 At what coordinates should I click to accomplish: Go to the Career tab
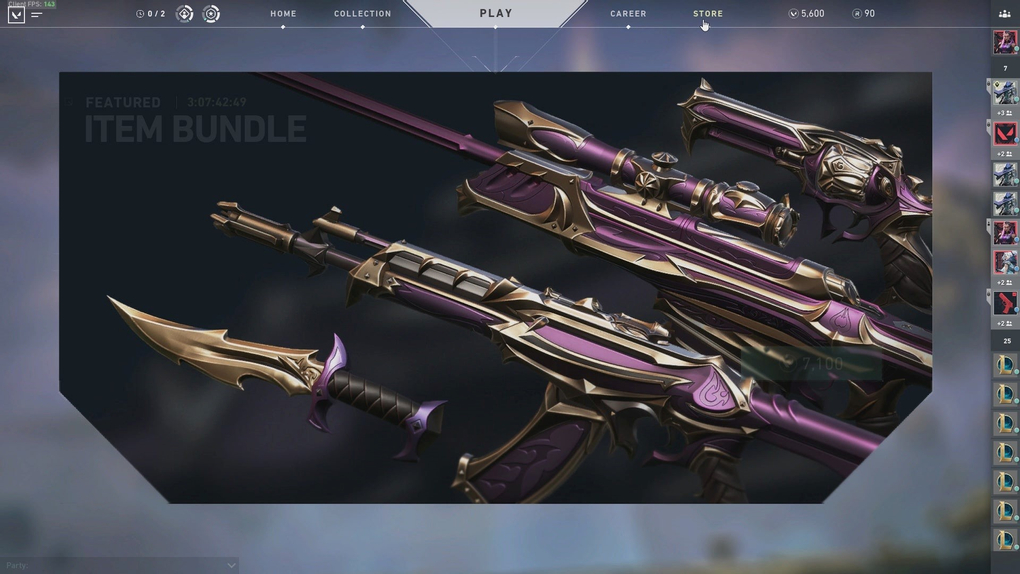(628, 14)
